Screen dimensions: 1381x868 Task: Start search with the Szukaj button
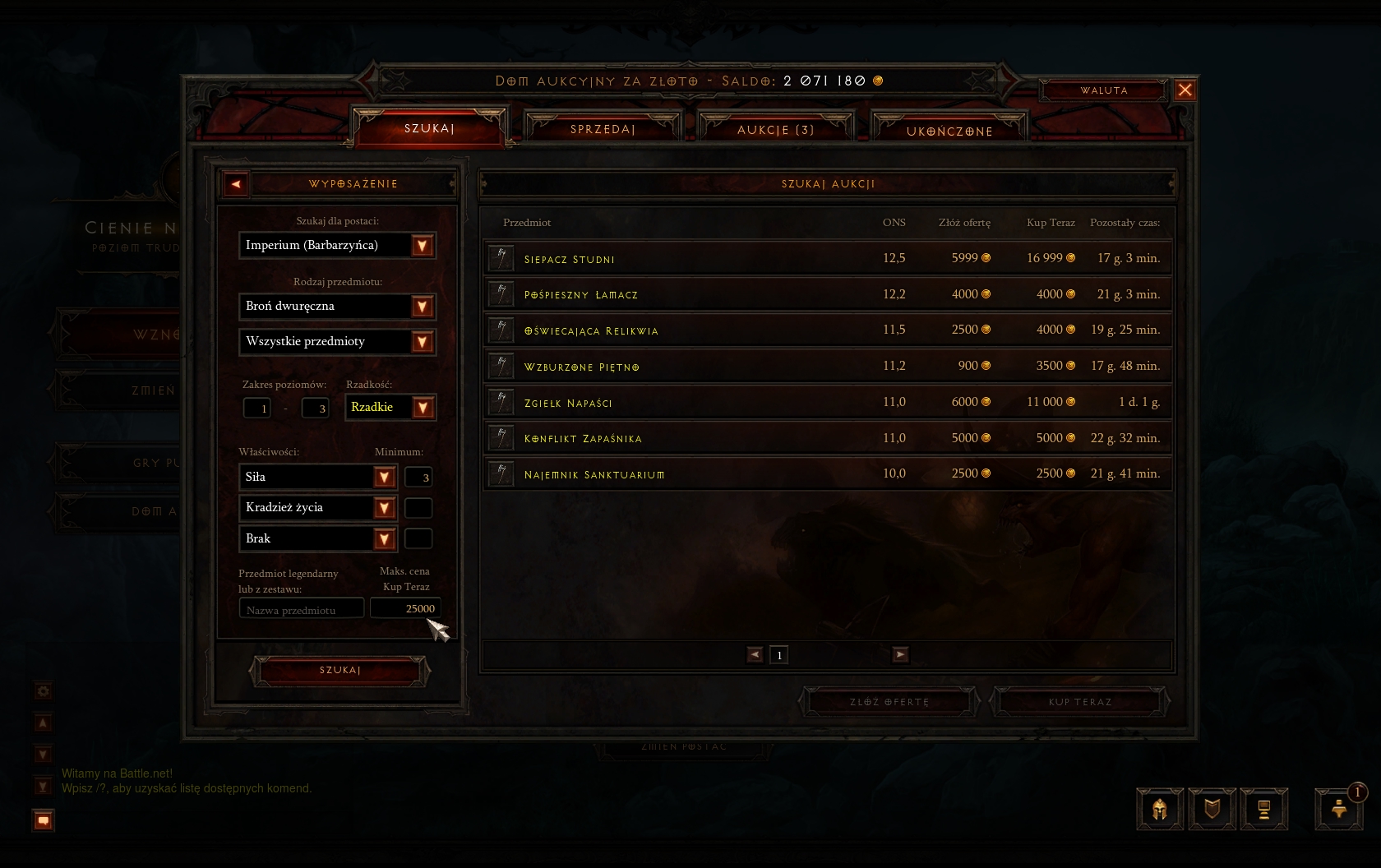(x=339, y=671)
